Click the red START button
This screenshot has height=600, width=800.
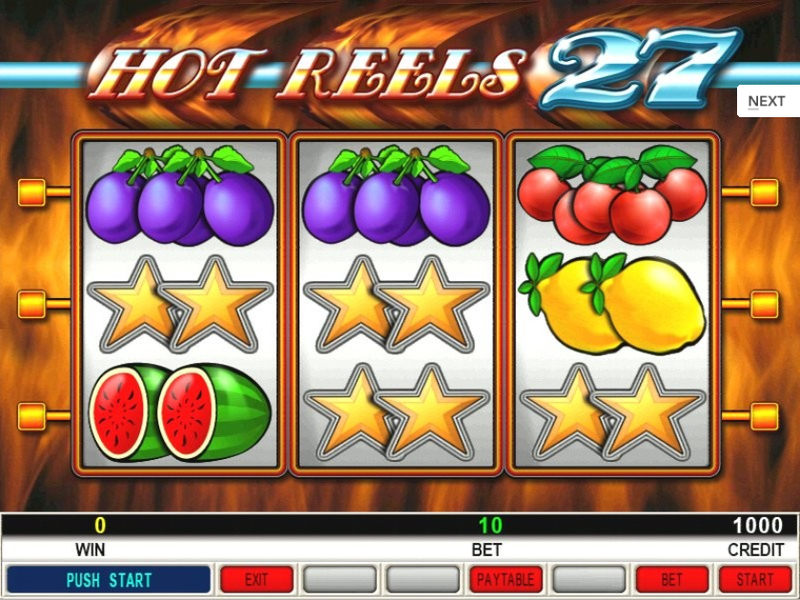point(755,579)
